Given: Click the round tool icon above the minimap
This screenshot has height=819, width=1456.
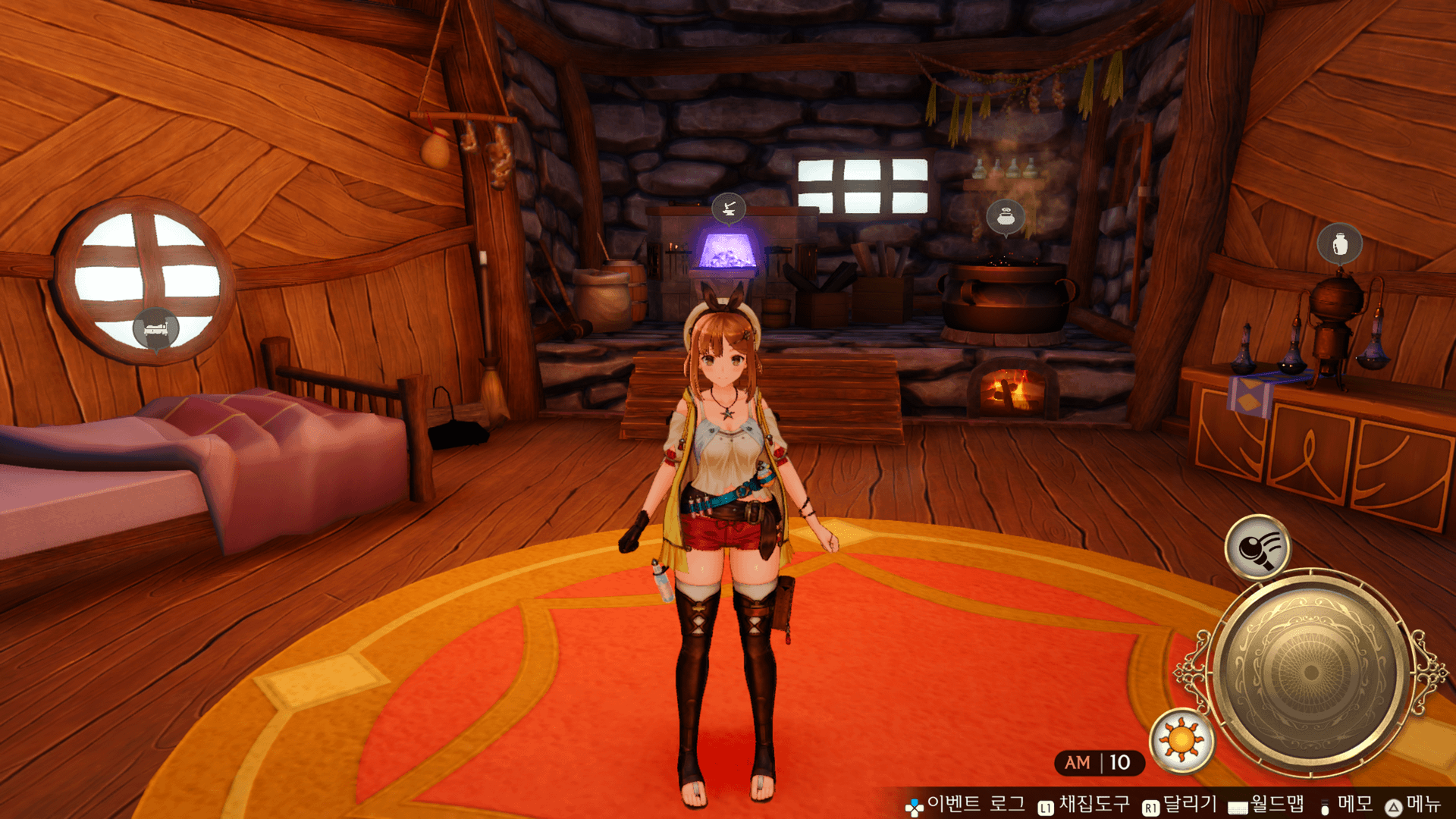Looking at the screenshot, I should 1257,547.
